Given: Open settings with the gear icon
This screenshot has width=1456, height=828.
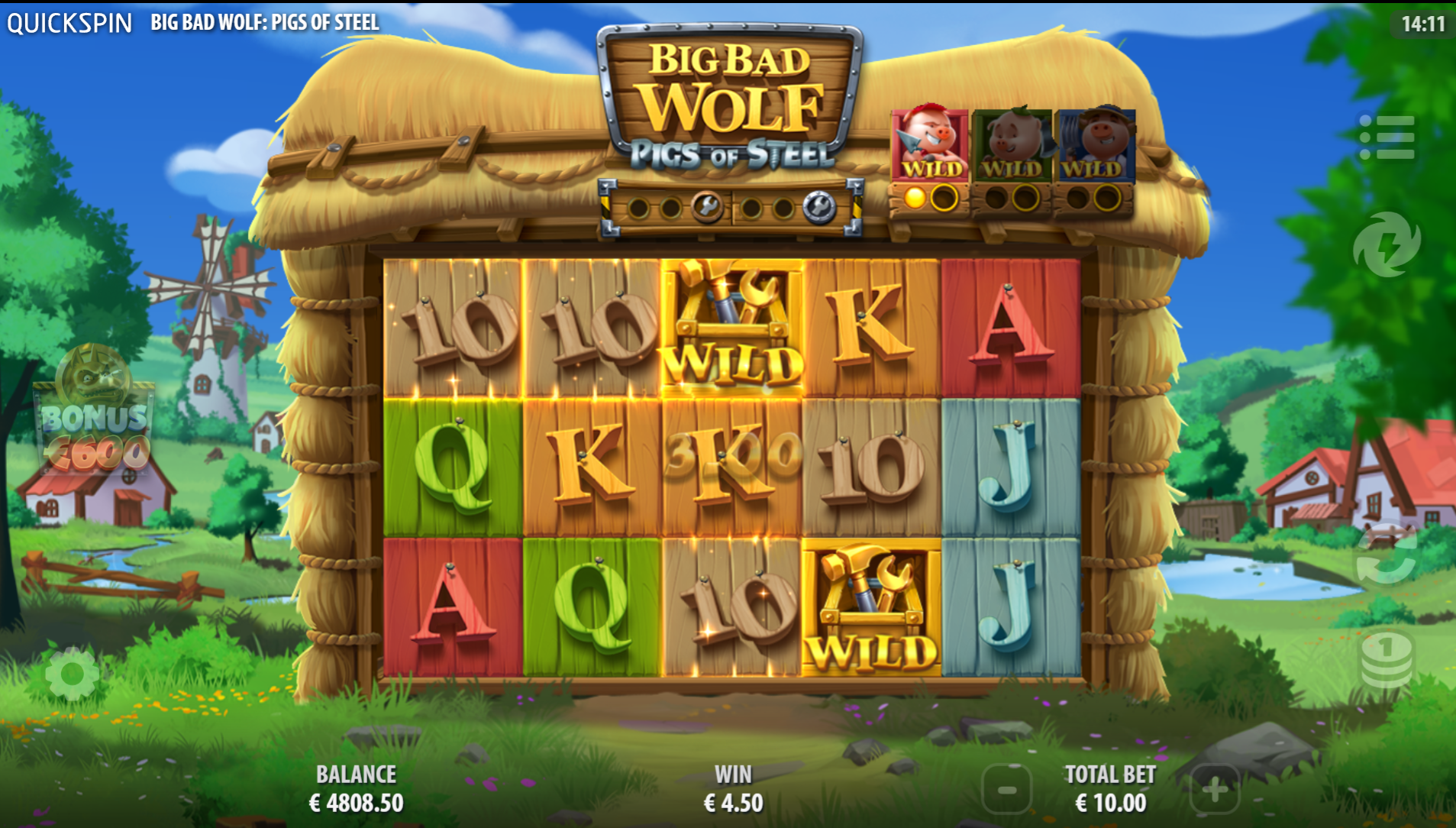Looking at the screenshot, I should pyautogui.click(x=72, y=674).
